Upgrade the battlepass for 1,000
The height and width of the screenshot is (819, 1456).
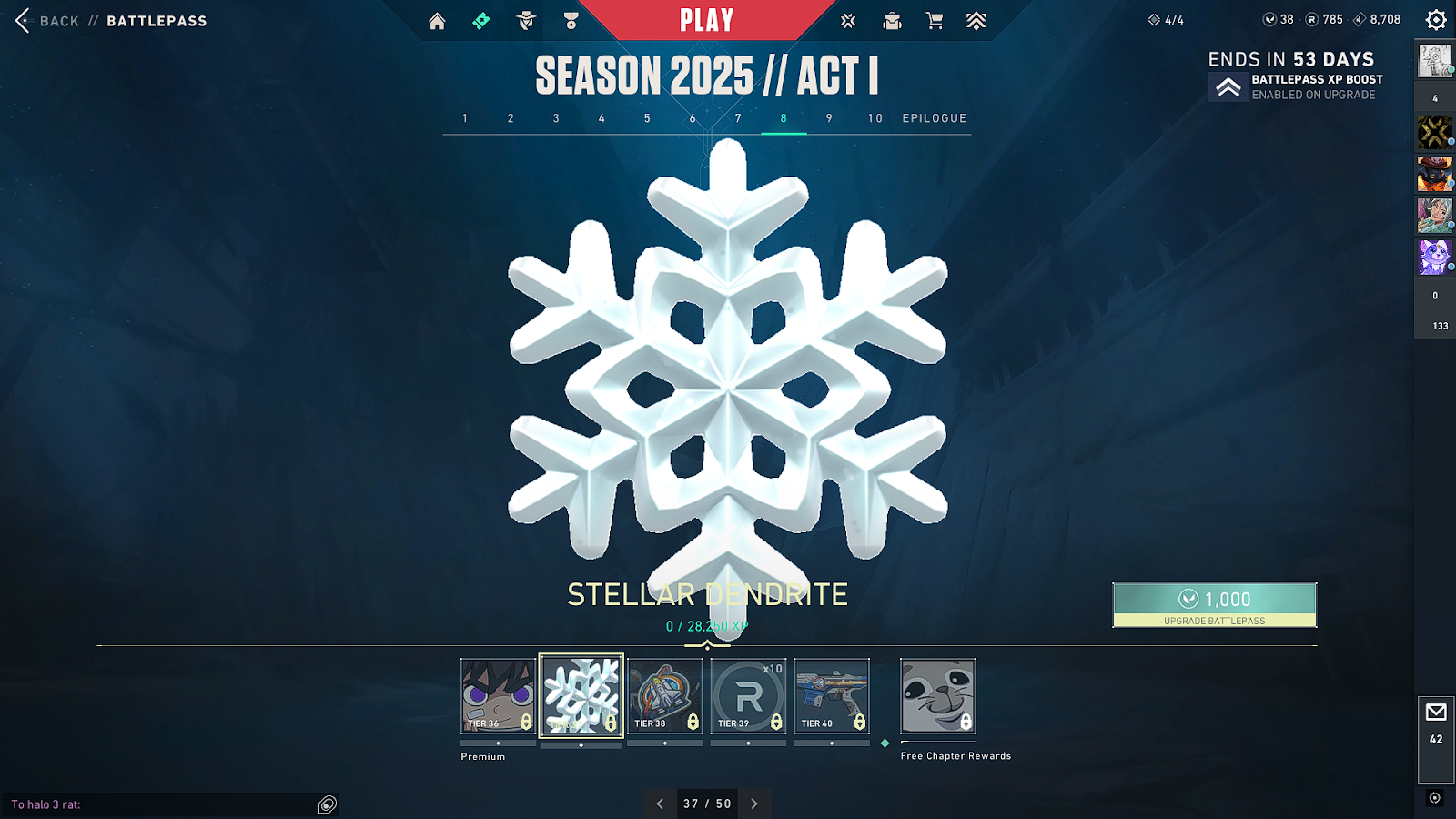coord(1214,604)
